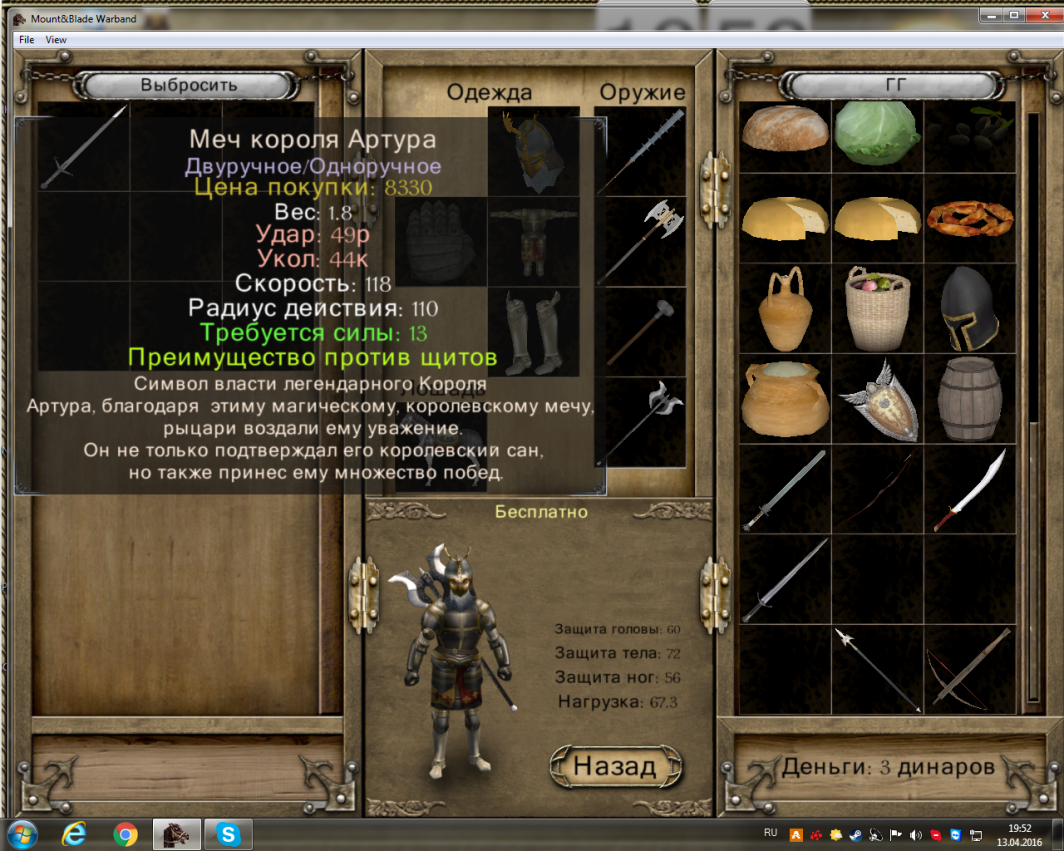Choose the spear in the bottom inventory row

pyautogui.click(x=877, y=668)
